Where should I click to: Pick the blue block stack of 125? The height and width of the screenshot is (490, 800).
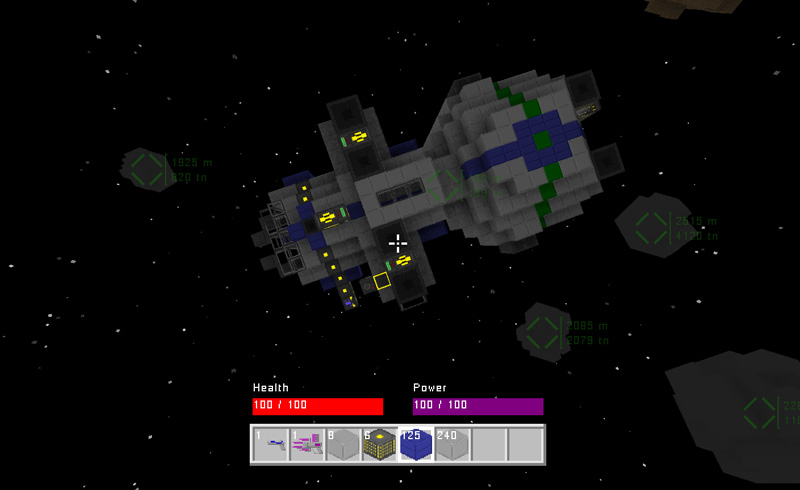click(x=416, y=445)
